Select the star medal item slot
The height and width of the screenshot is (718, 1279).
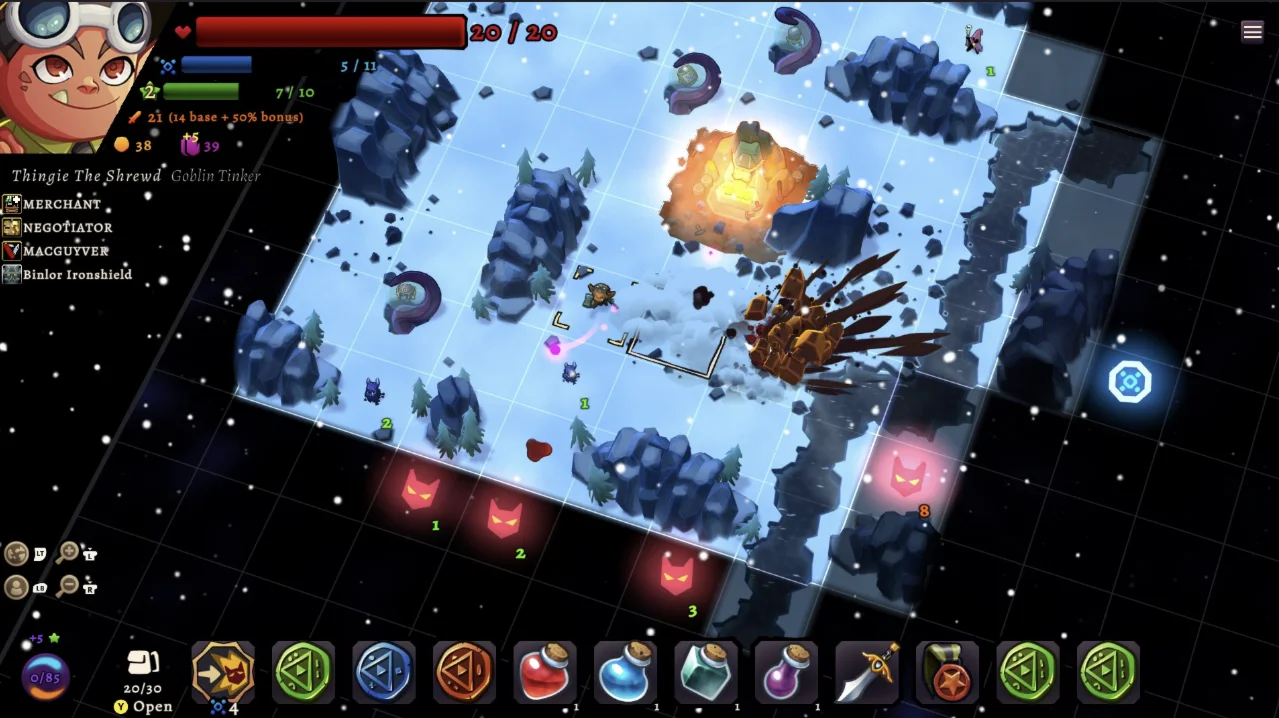pyautogui.click(x=947, y=672)
